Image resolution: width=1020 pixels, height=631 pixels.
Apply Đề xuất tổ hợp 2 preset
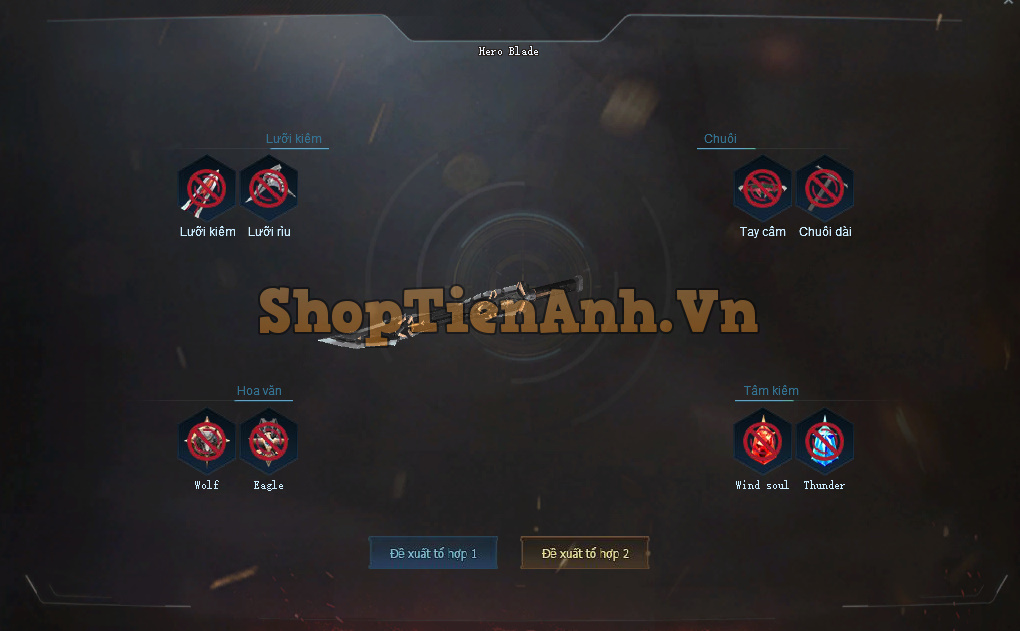pyautogui.click(x=585, y=553)
